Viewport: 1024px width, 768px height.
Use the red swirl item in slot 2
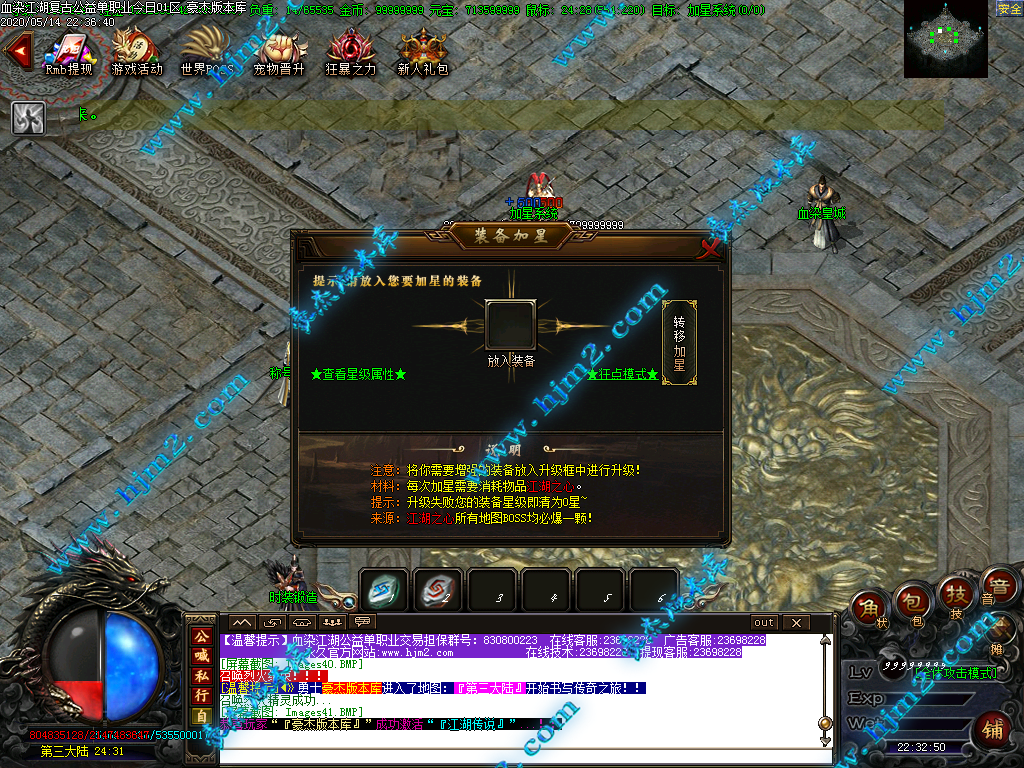(x=438, y=590)
